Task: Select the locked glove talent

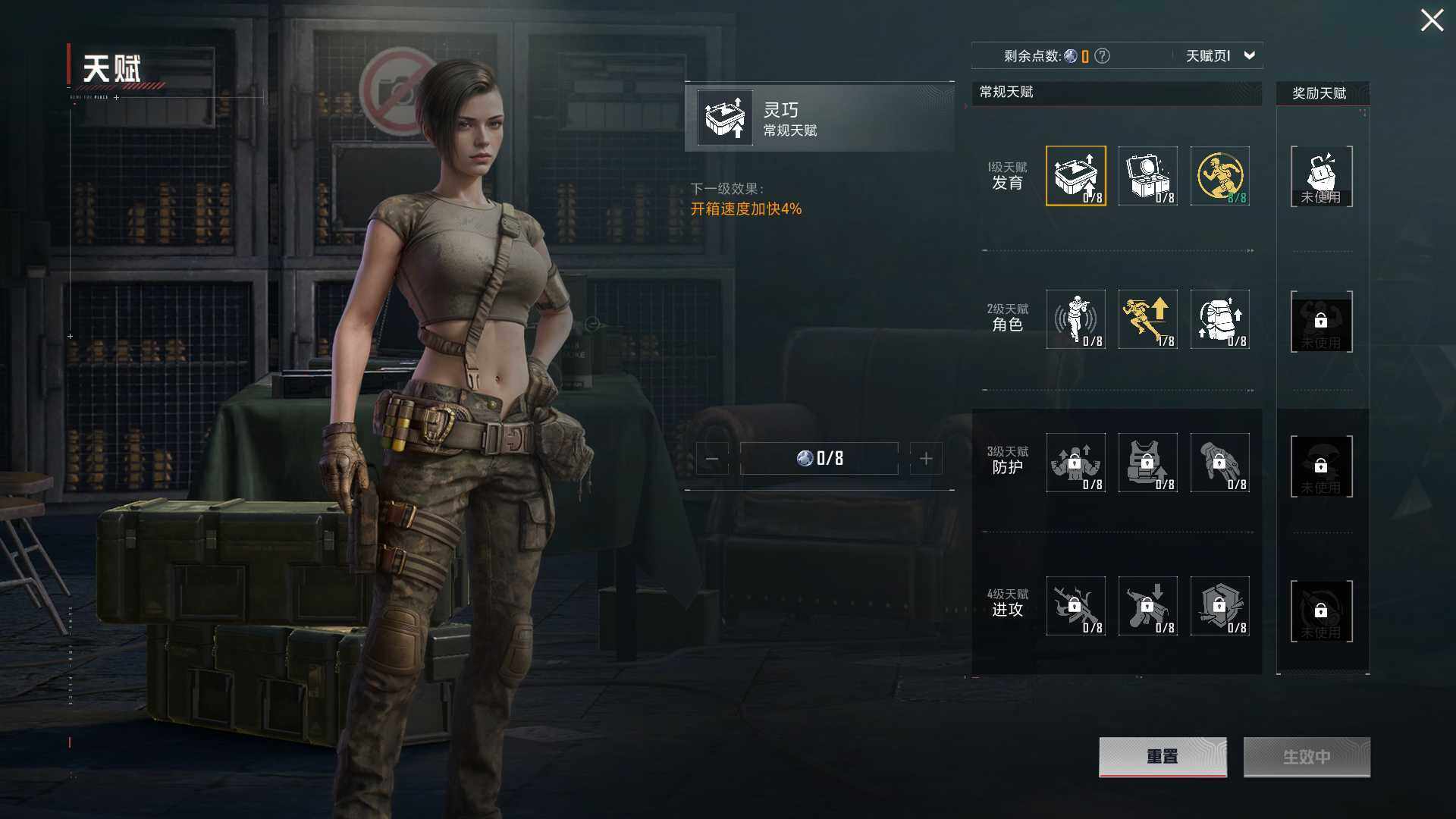Action: click(1219, 463)
